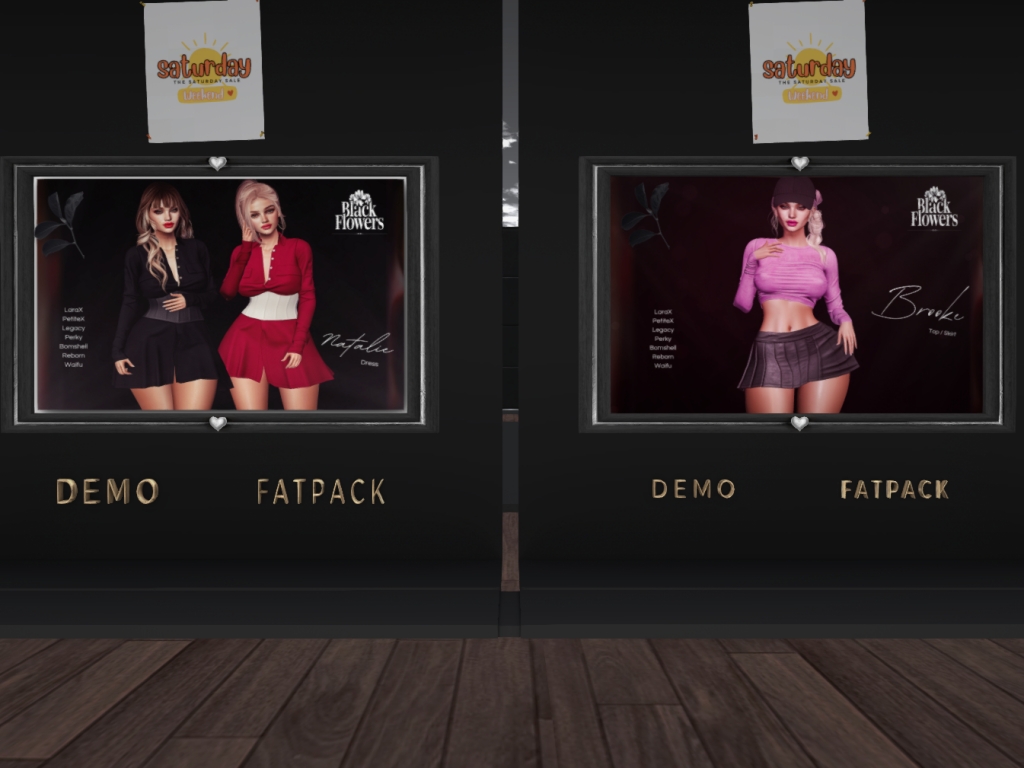
Task: Select the Brooke top and skirt vendor picture
Action: (x=797, y=293)
